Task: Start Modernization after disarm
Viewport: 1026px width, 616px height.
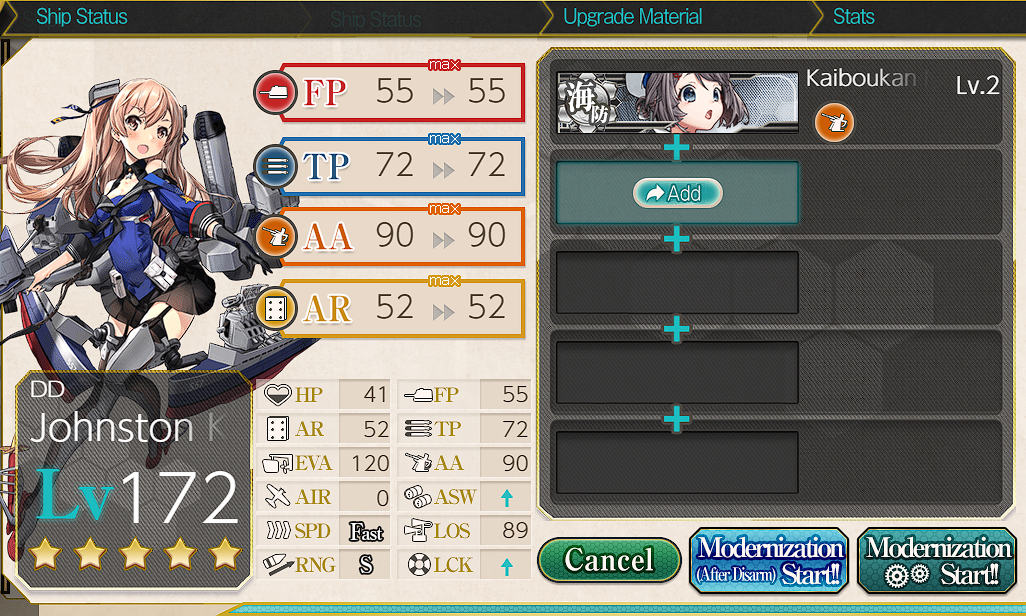Action: (x=769, y=561)
